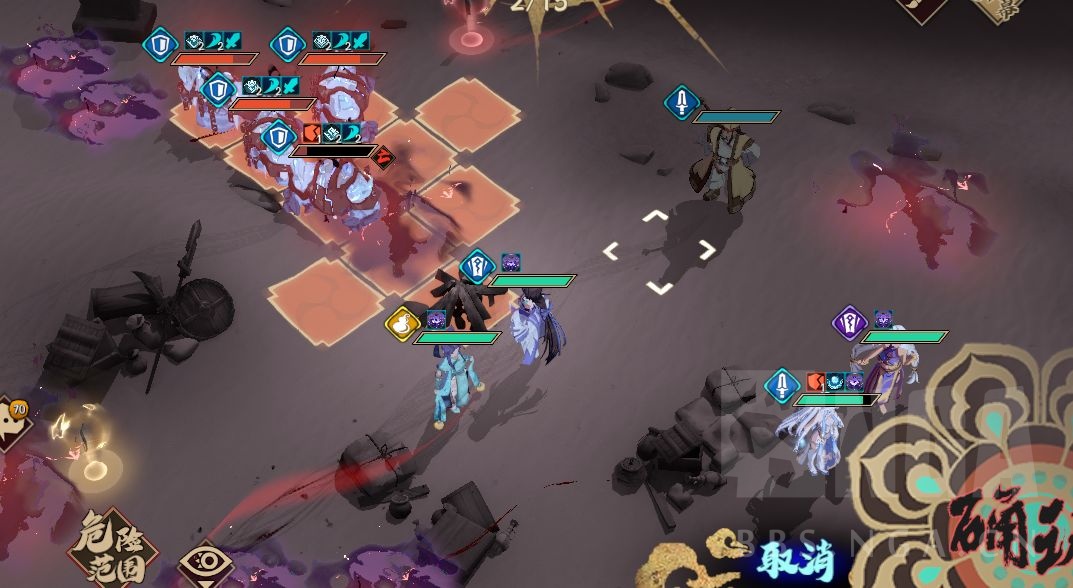
Task: Click the tan diamond button in the corner
Action: tap(1001, 9)
